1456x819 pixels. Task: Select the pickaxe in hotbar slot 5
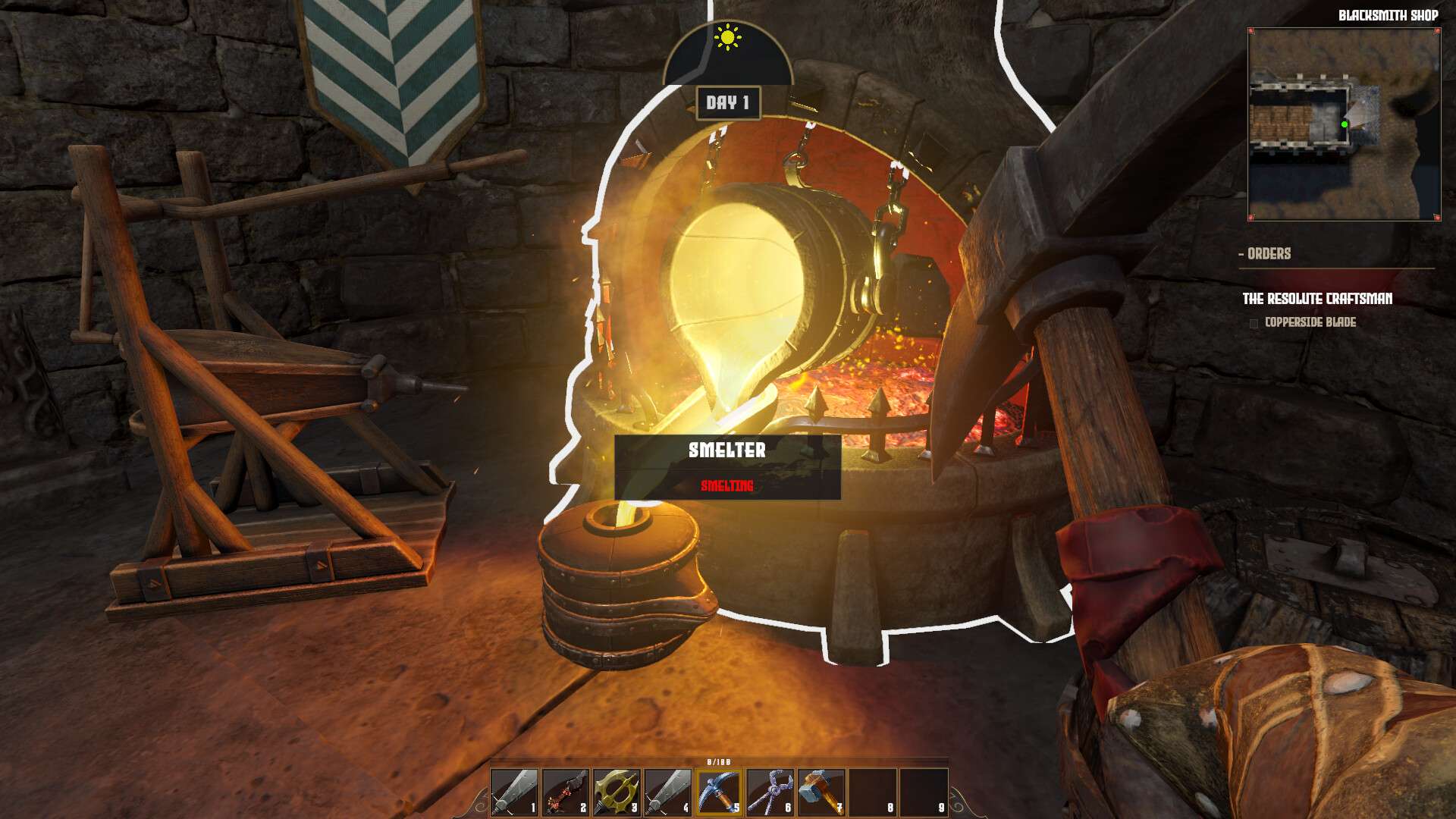(x=717, y=792)
